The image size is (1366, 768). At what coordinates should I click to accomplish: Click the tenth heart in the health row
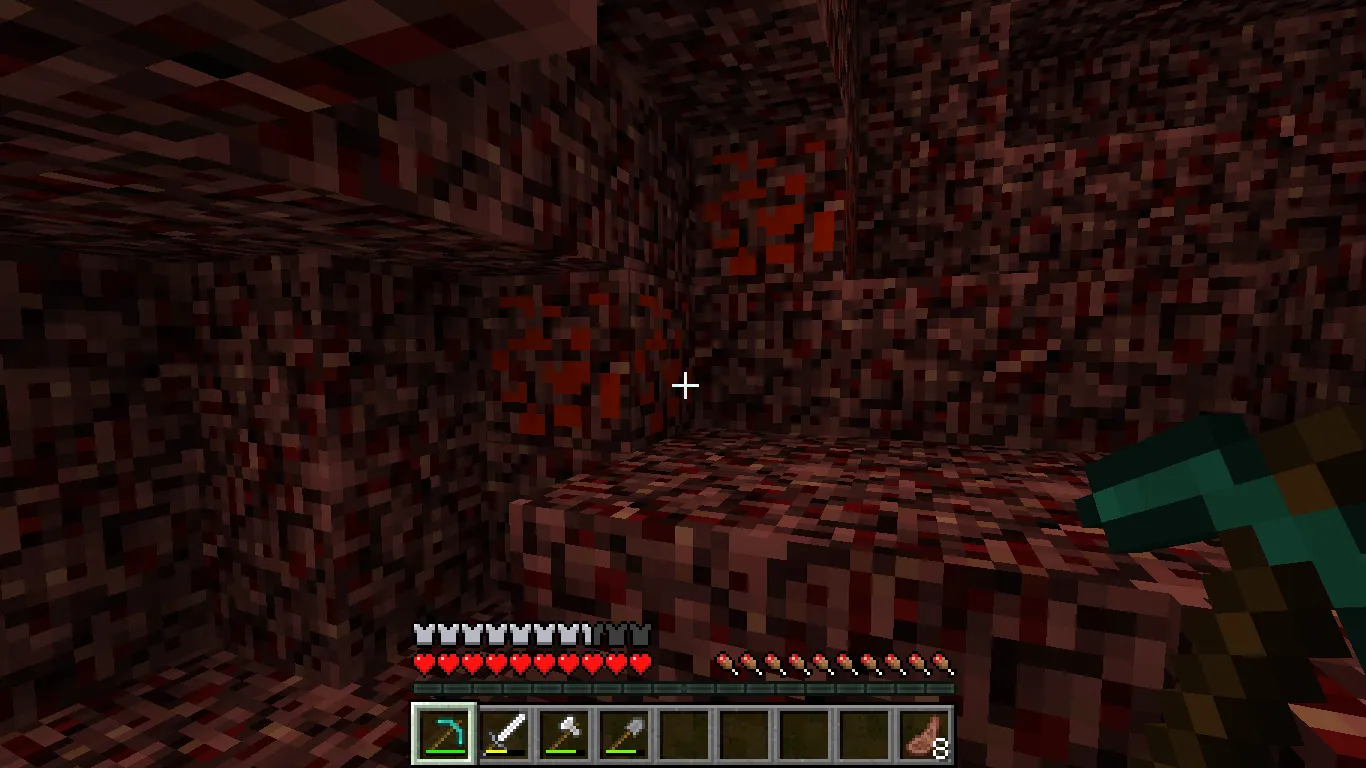639,661
